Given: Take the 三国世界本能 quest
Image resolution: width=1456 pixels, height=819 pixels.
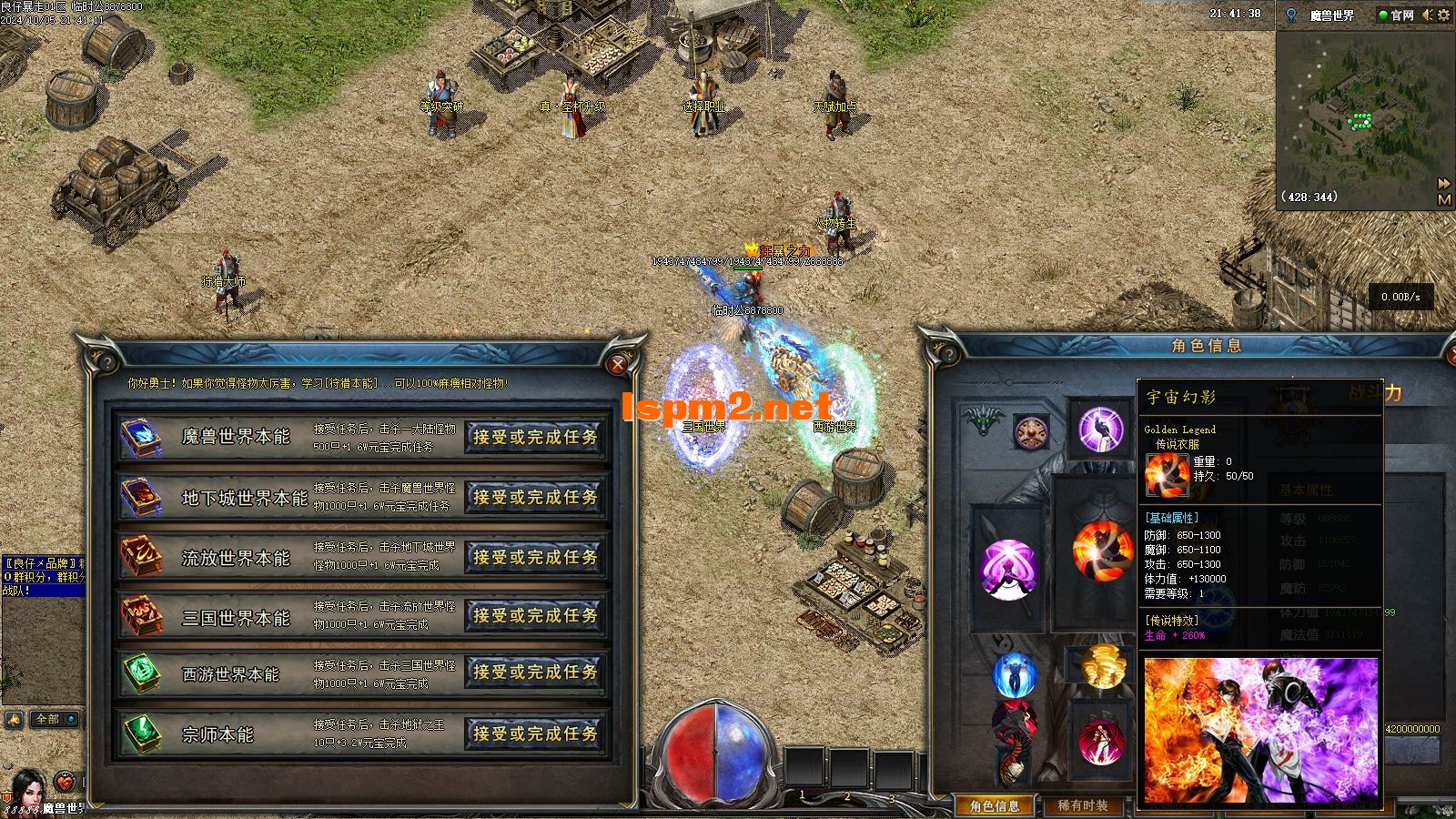Looking at the screenshot, I should (535, 616).
